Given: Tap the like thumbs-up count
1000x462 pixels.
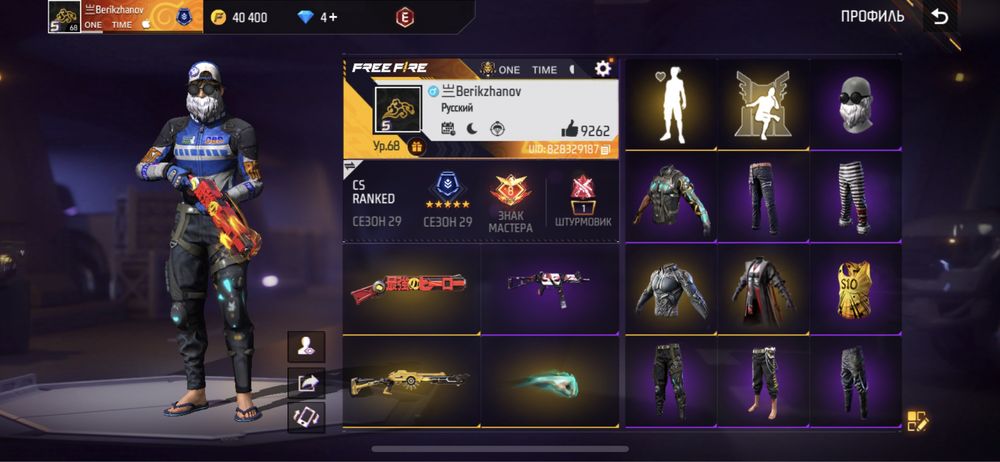Looking at the screenshot, I should point(585,129).
